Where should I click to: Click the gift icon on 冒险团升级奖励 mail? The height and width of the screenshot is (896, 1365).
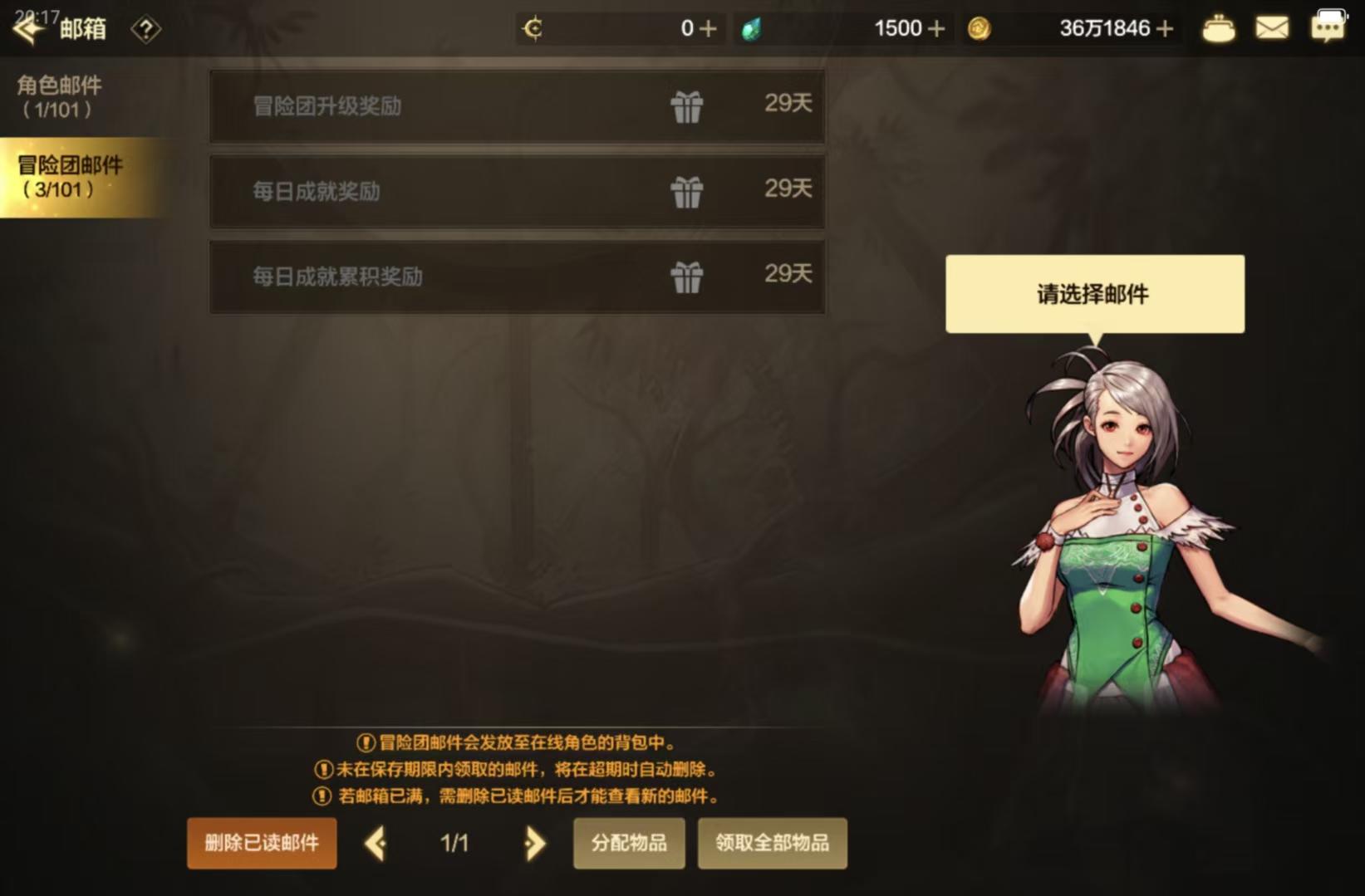point(688,106)
